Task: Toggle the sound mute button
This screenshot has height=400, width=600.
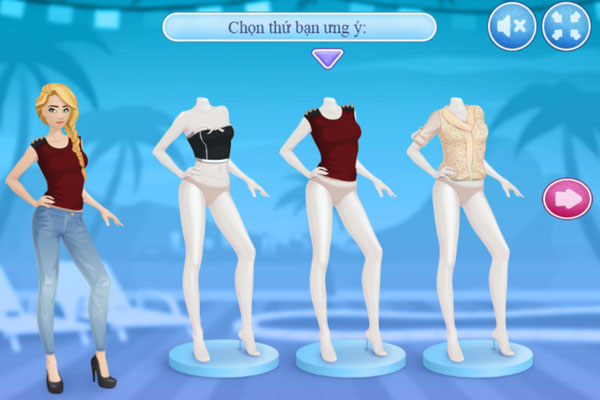Action: (x=512, y=27)
